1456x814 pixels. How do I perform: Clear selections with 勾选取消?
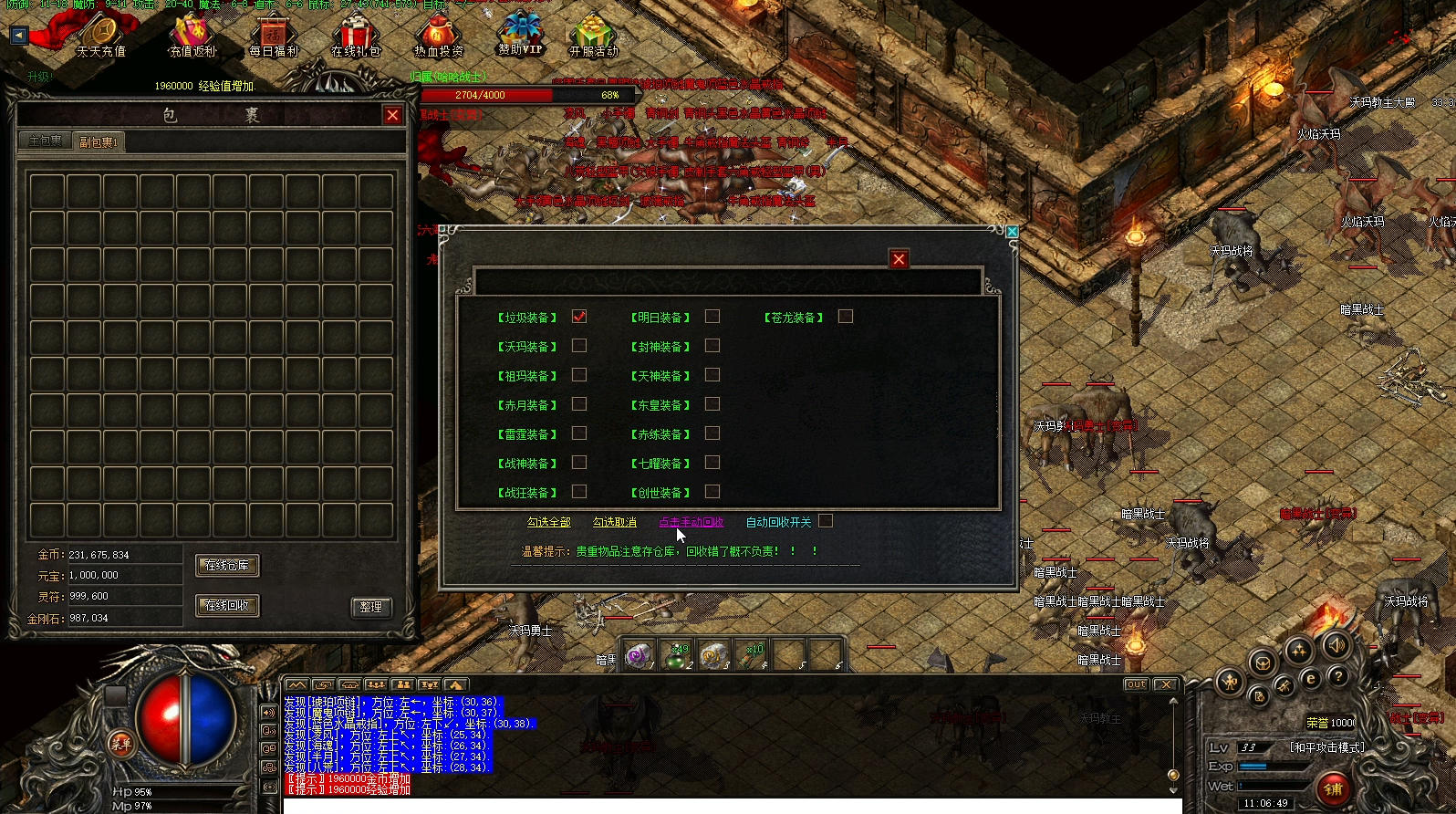click(x=615, y=522)
